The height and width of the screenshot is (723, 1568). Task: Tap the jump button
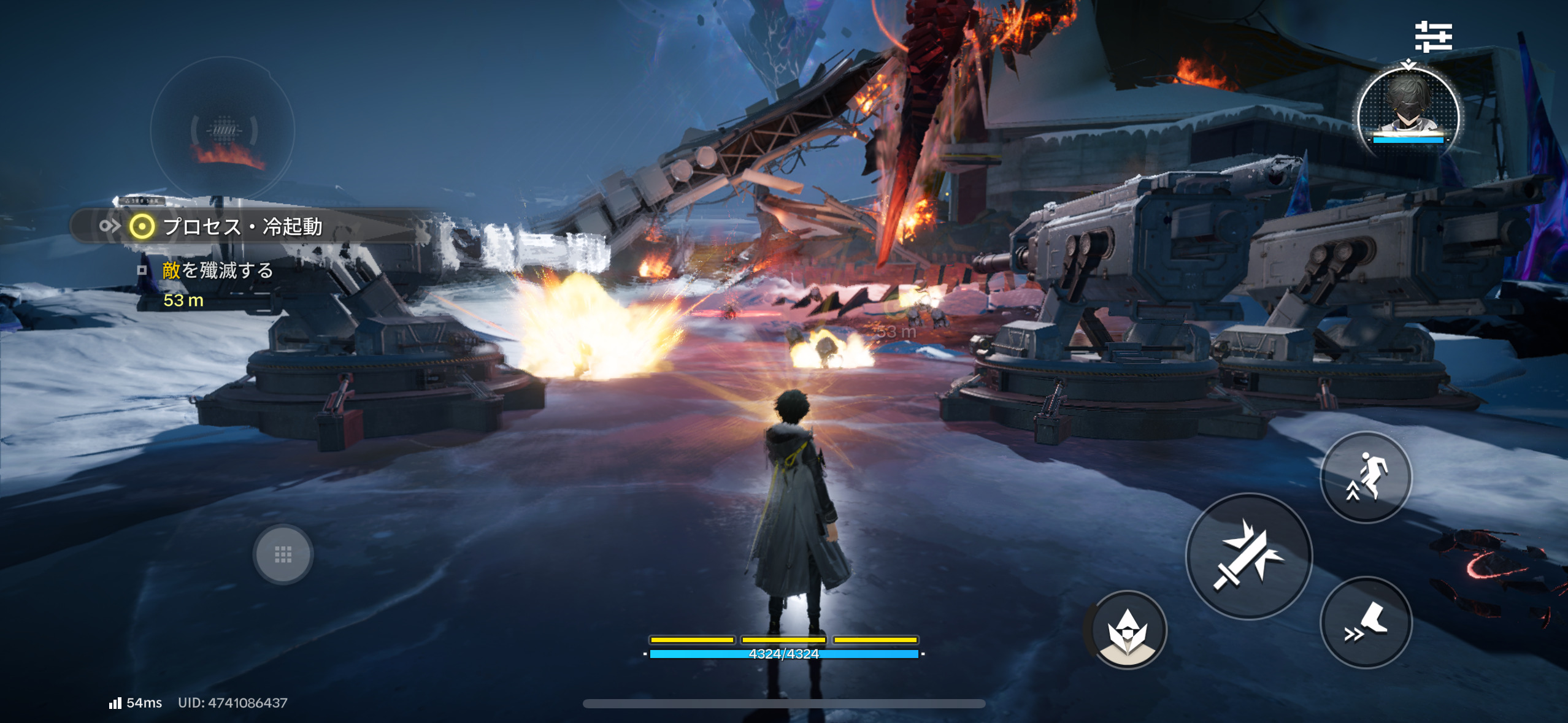click(x=1366, y=477)
